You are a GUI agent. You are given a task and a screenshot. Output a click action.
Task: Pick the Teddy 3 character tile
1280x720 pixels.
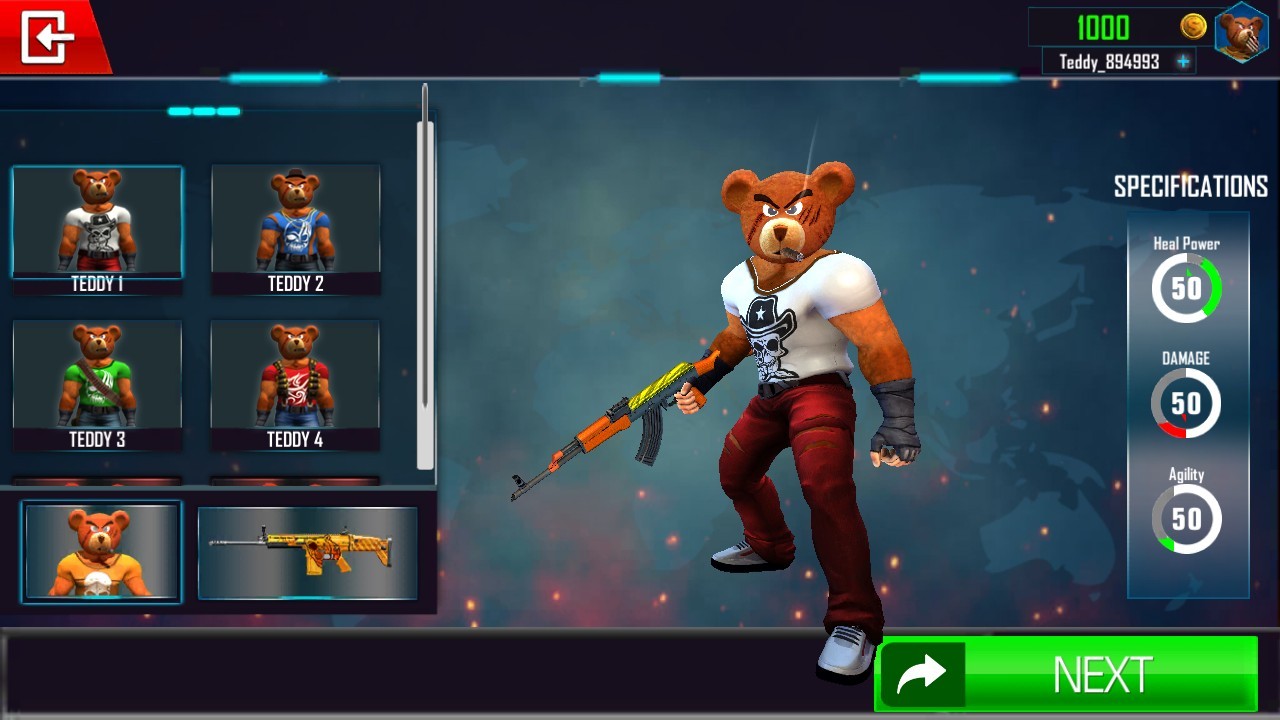97,384
